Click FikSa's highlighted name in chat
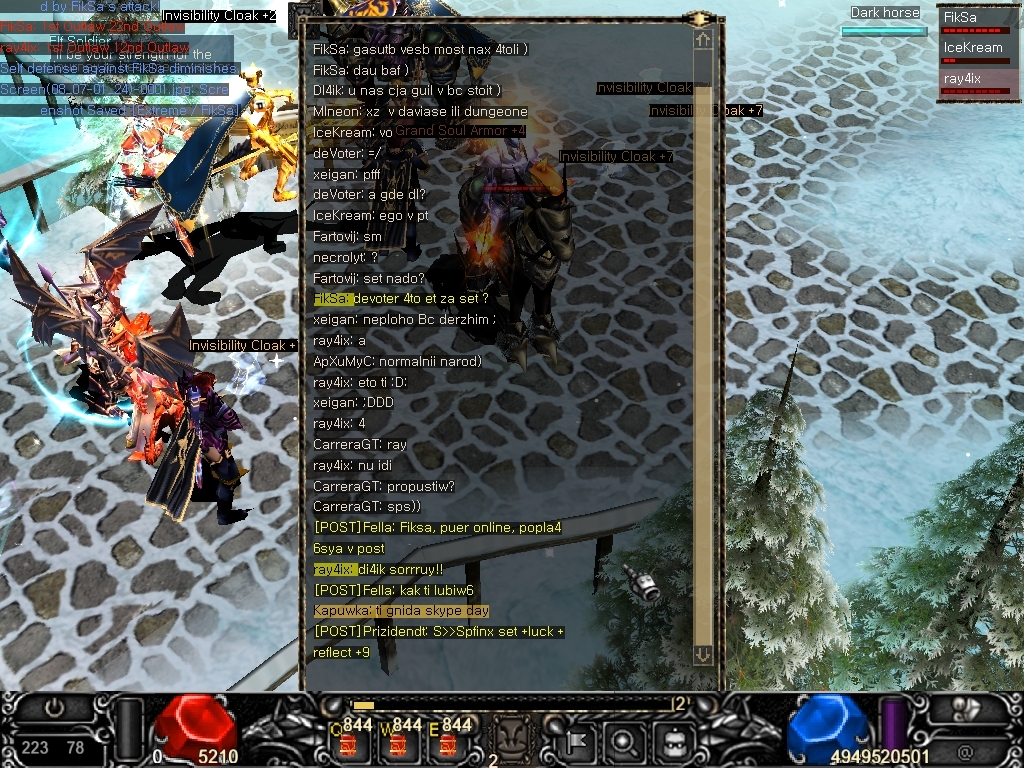This screenshot has height=768, width=1024. click(332, 299)
